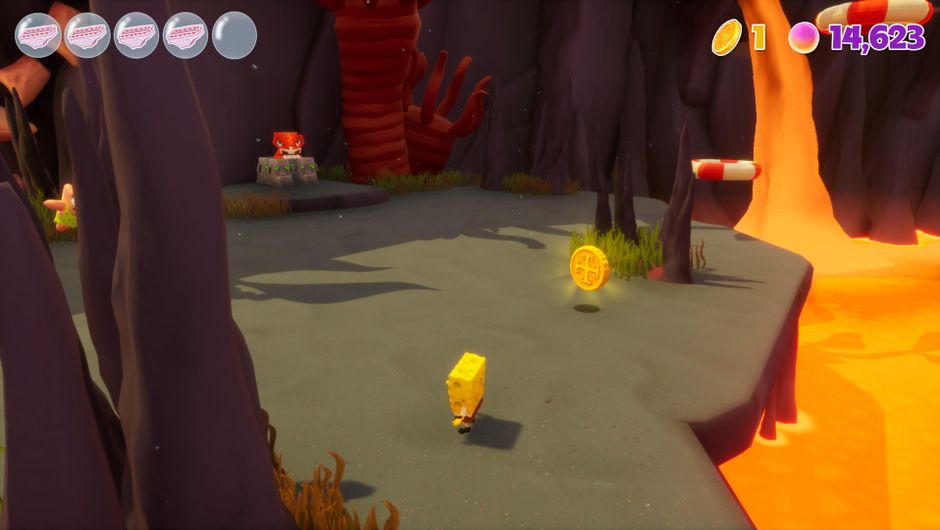Click the empty health bubble
940x530 pixels.
235,35
